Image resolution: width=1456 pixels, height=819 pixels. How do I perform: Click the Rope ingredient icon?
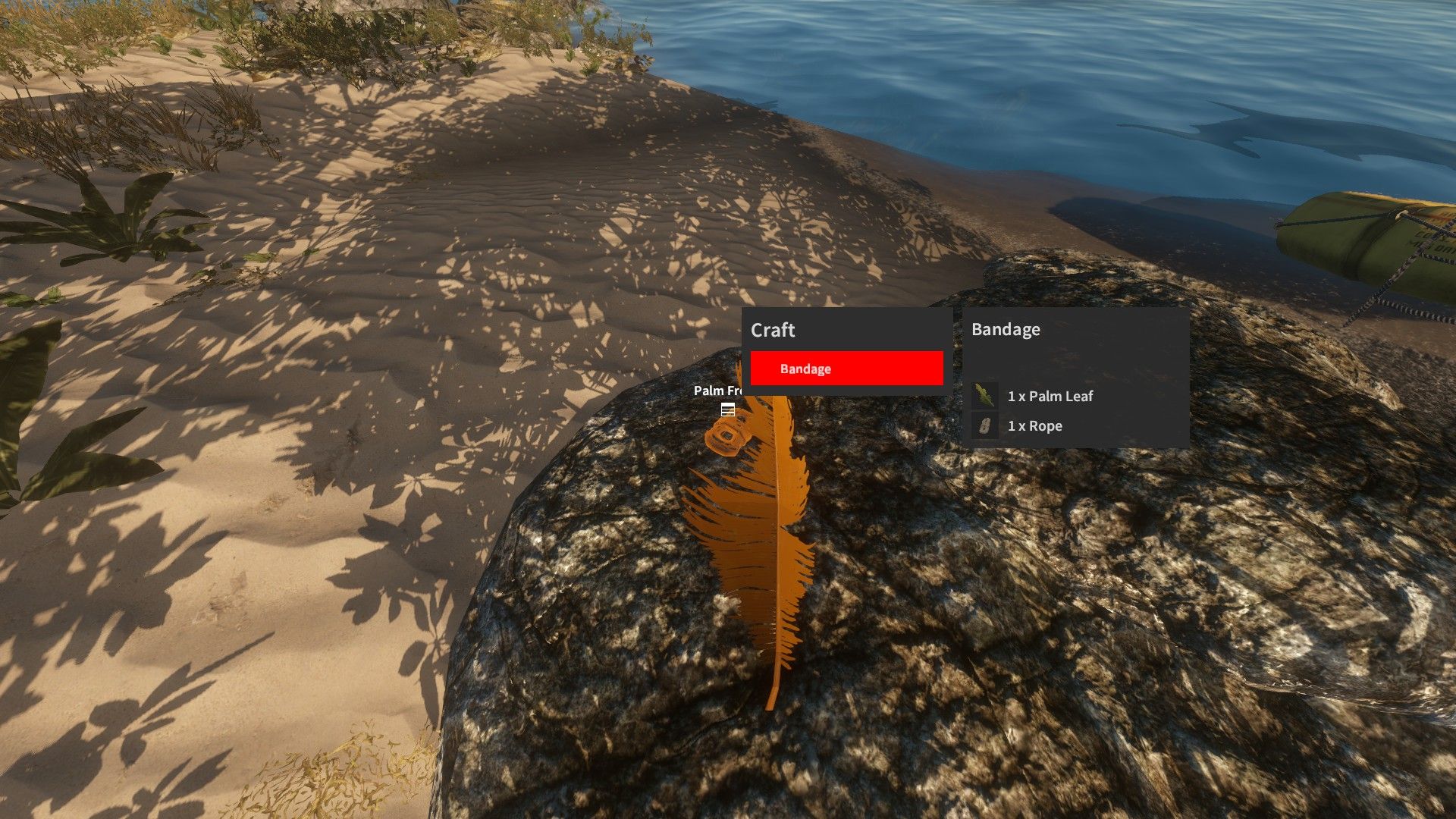984,425
